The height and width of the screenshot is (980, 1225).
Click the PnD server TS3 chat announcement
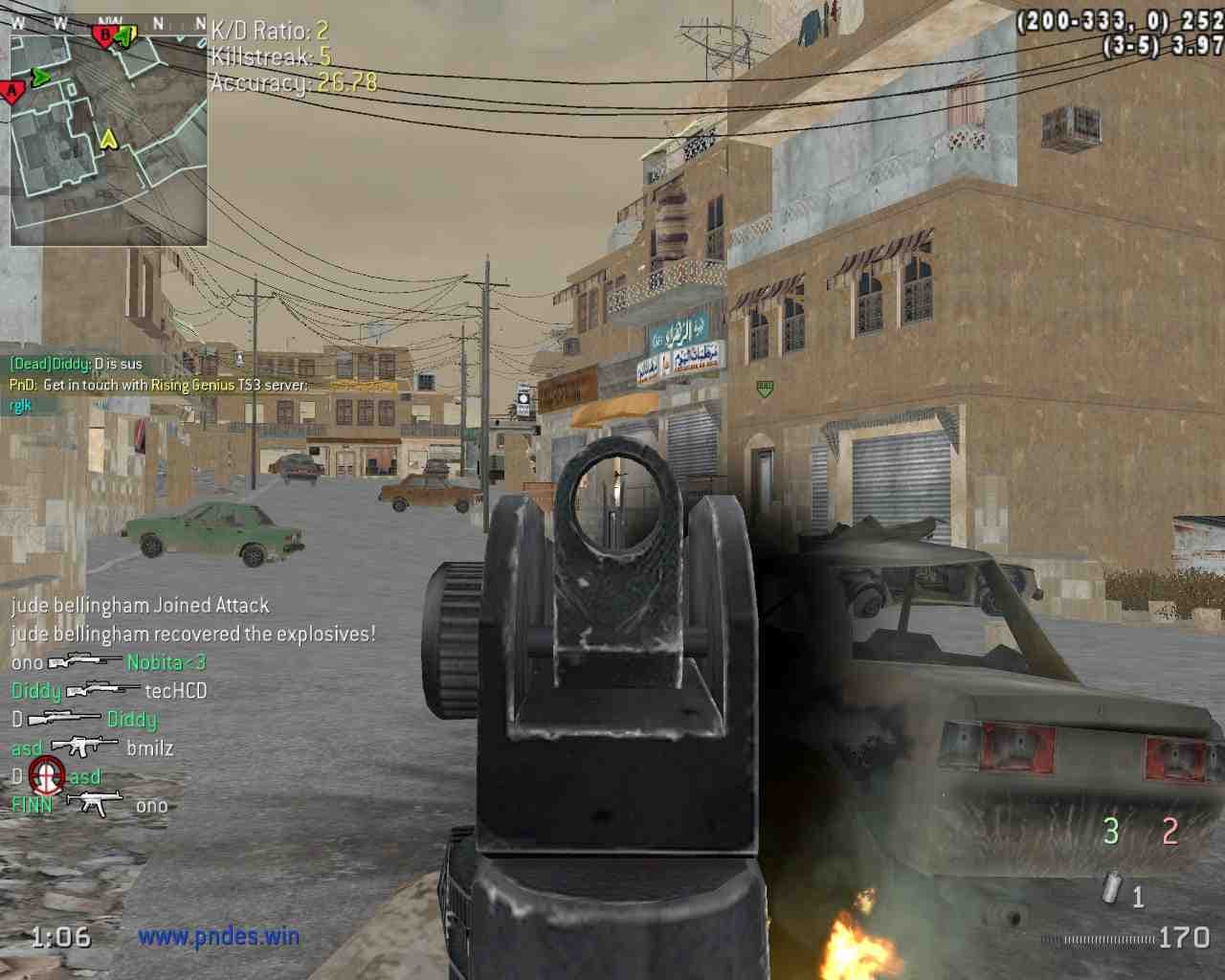[159, 385]
